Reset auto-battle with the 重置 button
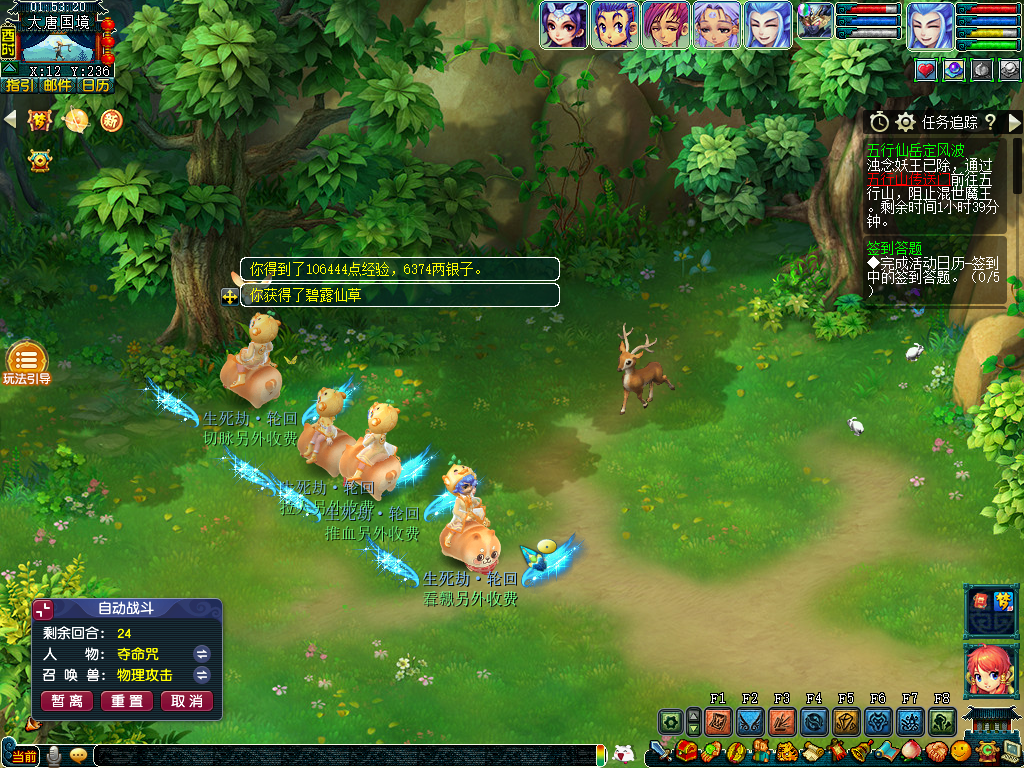The width and height of the screenshot is (1024, 768). click(x=128, y=701)
